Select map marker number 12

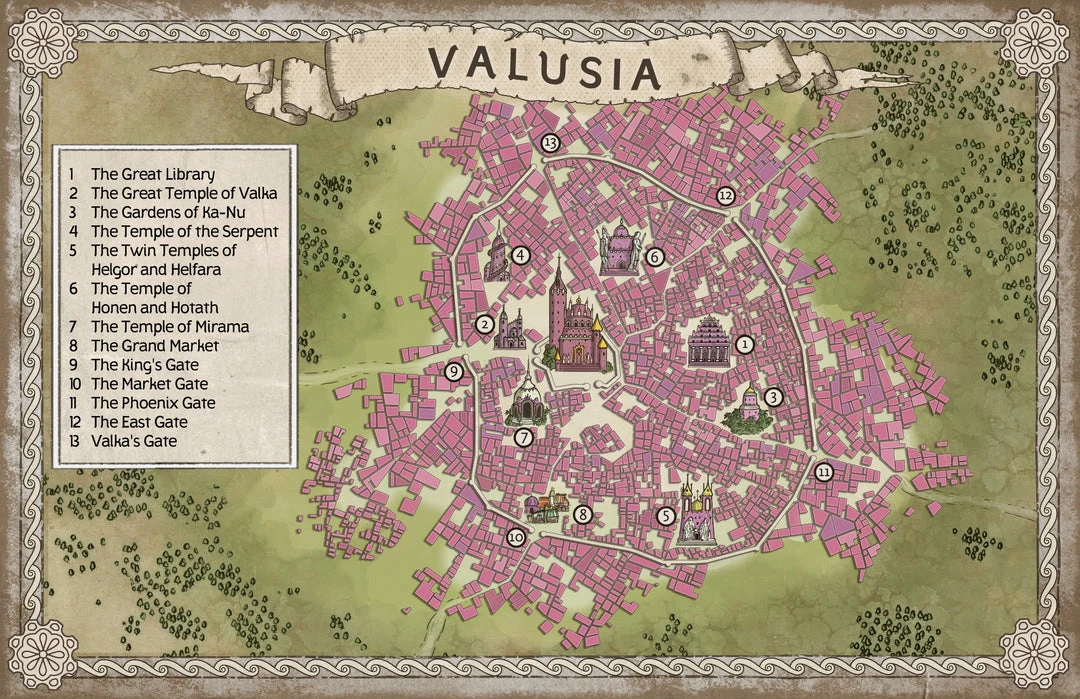pos(726,196)
